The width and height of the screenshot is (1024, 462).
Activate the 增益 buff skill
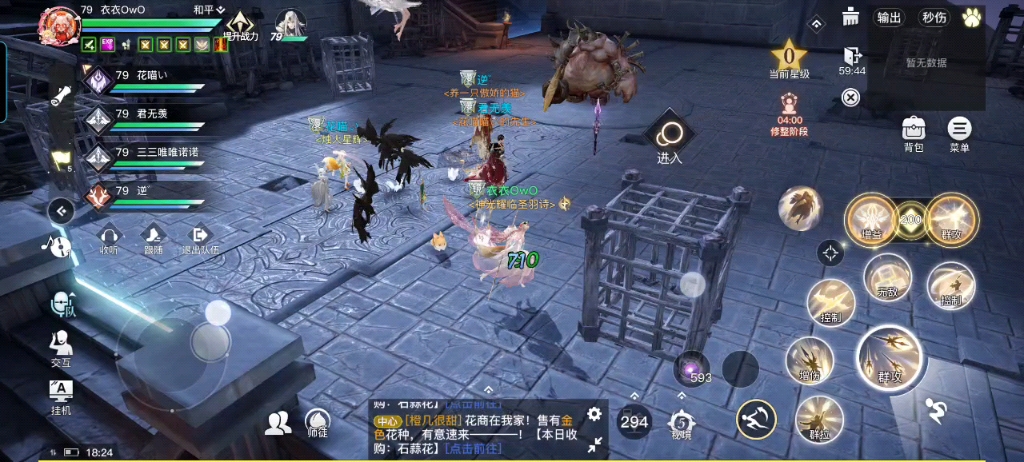(x=871, y=219)
